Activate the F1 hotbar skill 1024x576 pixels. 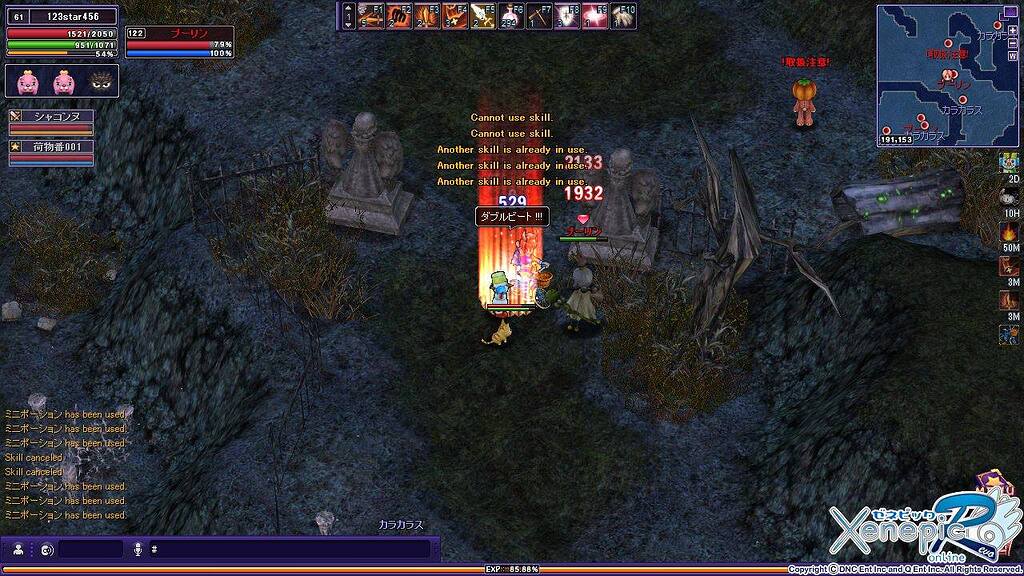pyautogui.click(x=371, y=15)
